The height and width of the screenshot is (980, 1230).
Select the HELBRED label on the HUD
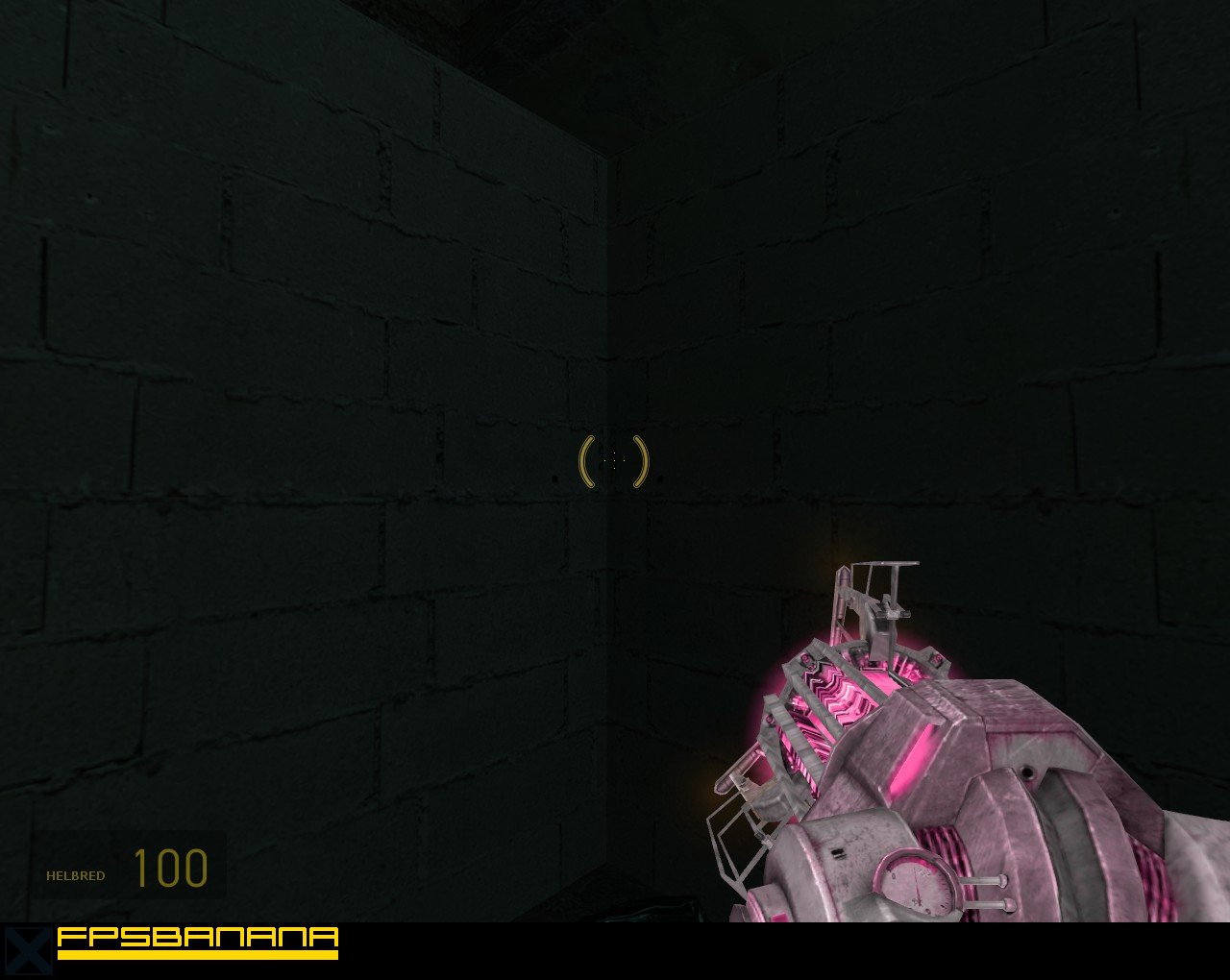tap(77, 875)
